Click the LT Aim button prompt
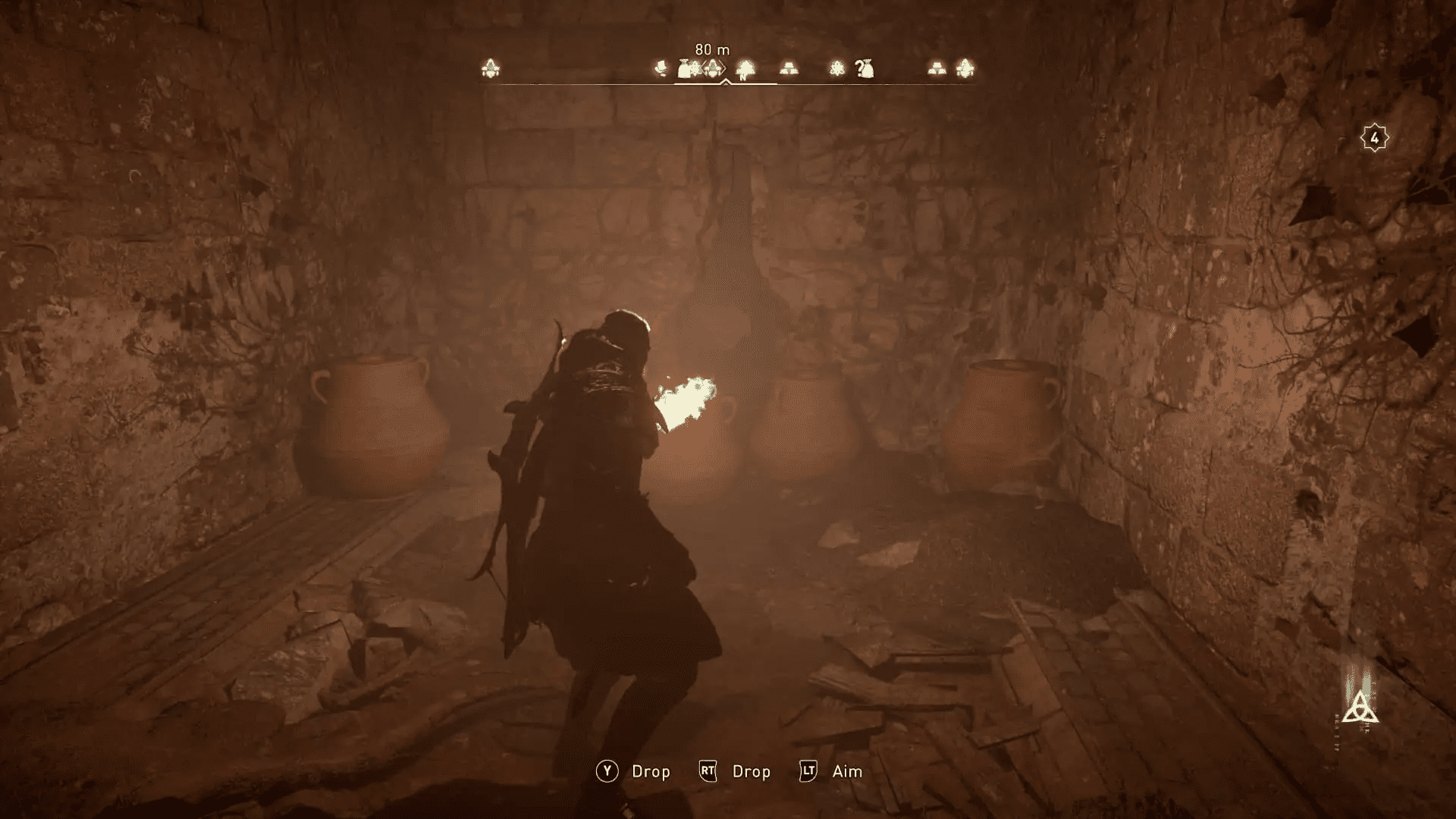Screen dimensions: 1456x819 [x=808, y=771]
